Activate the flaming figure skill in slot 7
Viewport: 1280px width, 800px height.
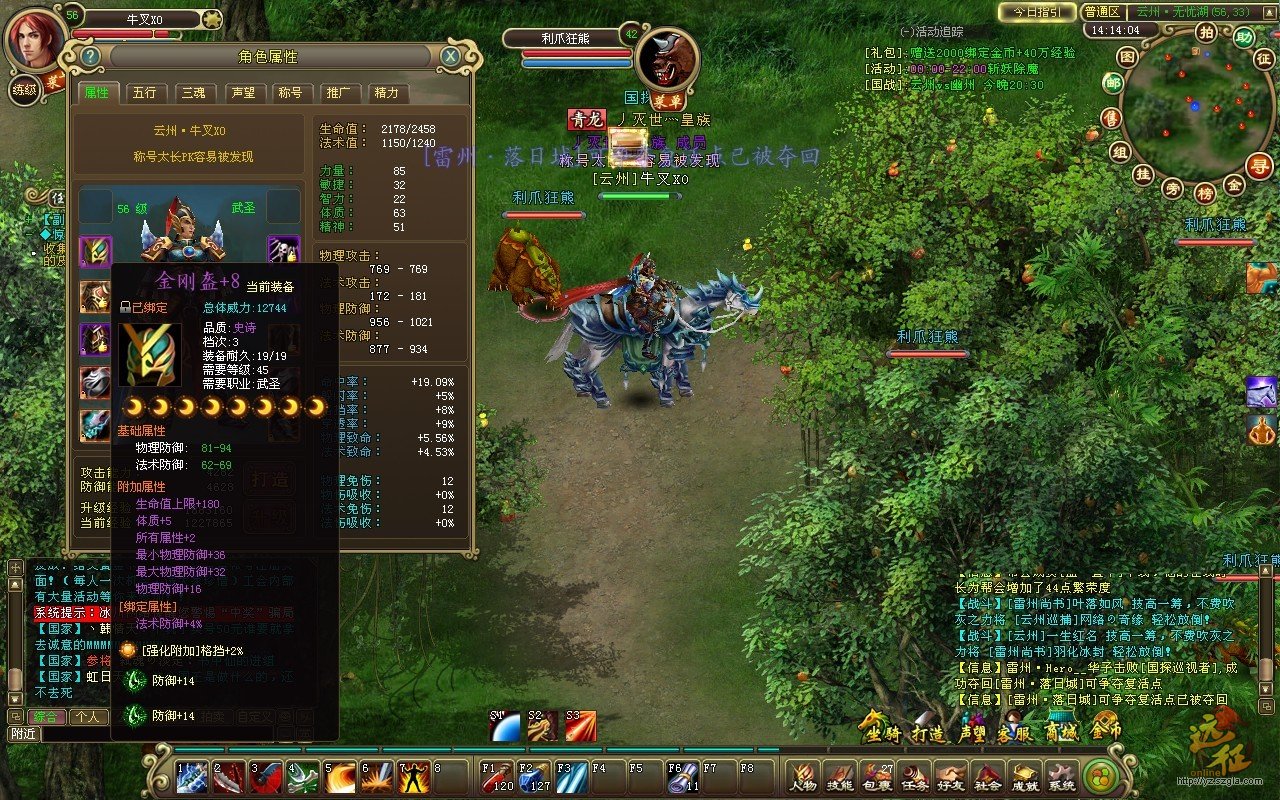(414, 777)
